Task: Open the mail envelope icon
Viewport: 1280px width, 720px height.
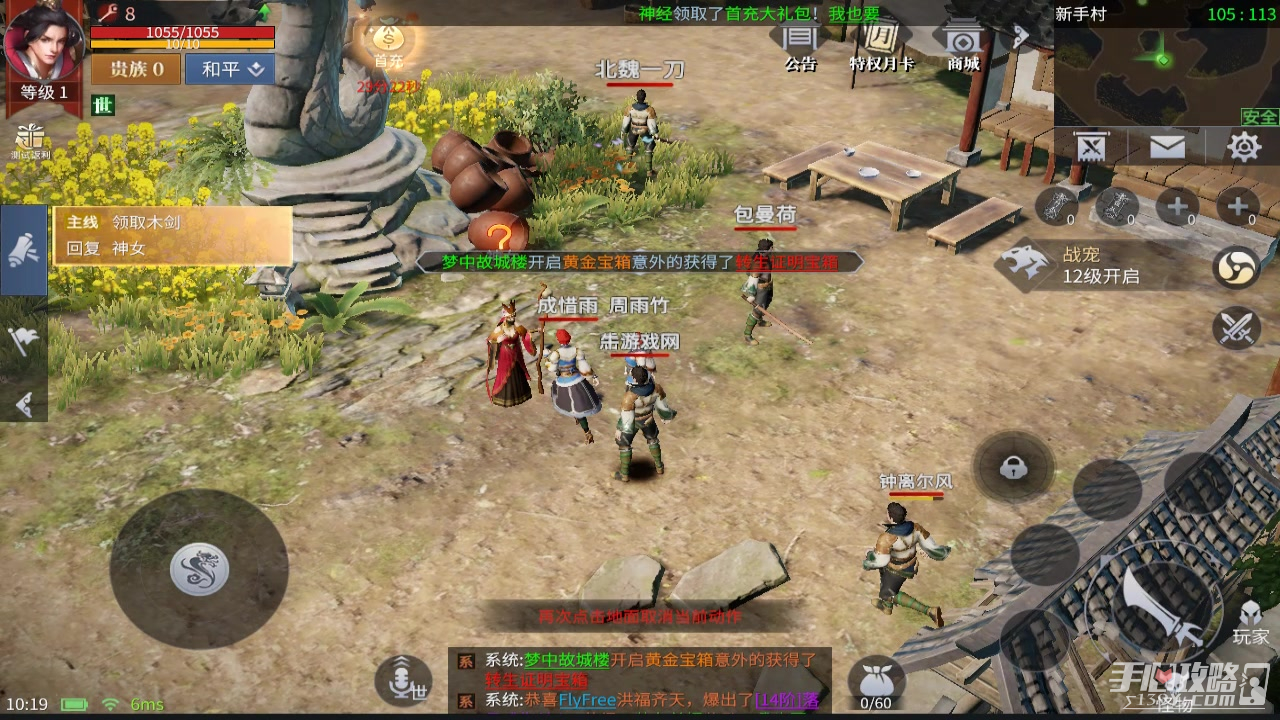Action: [x=1167, y=148]
